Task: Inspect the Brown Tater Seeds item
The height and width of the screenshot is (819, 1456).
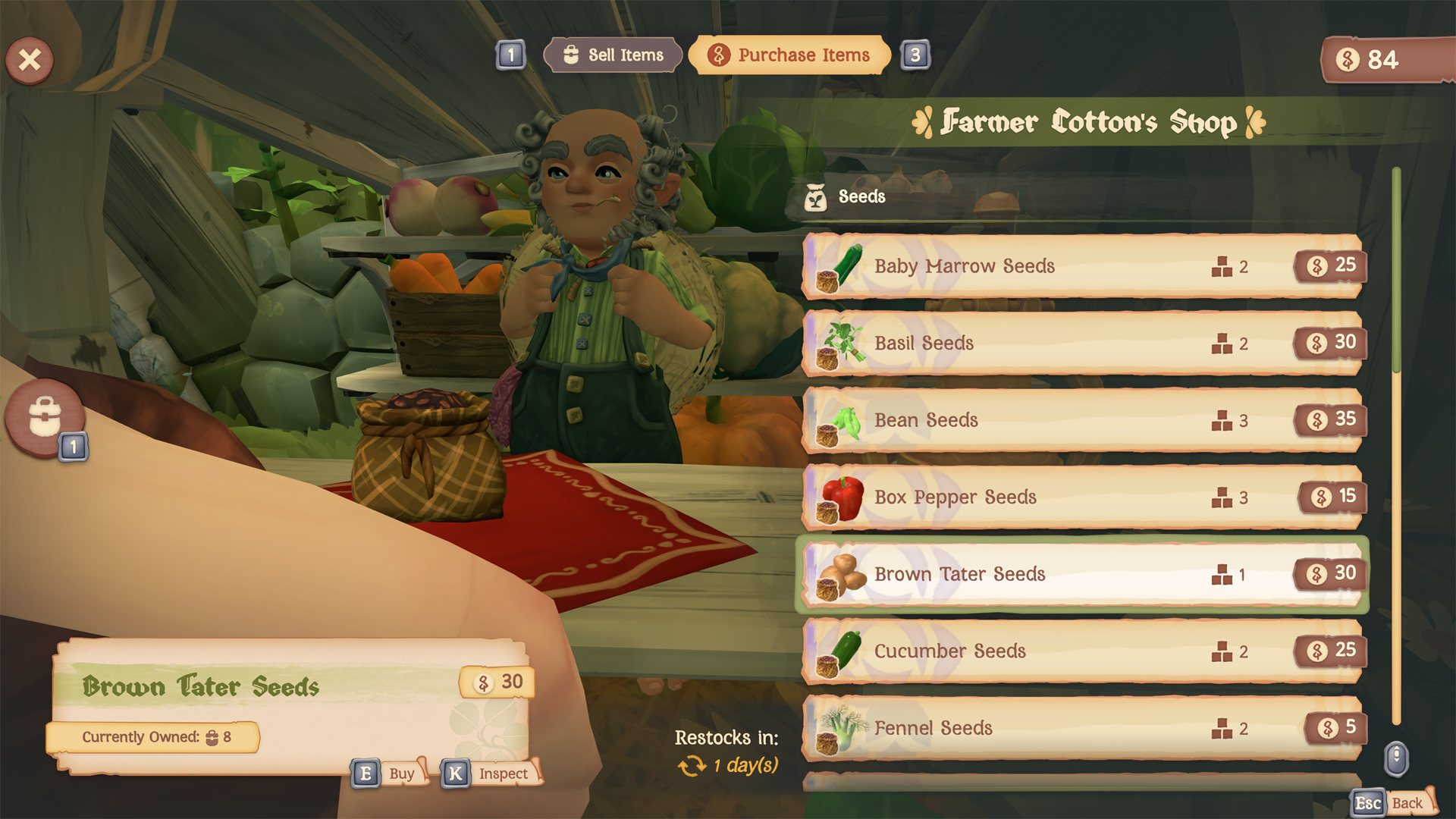Action: pyautogui.click(x=491, y=773)
